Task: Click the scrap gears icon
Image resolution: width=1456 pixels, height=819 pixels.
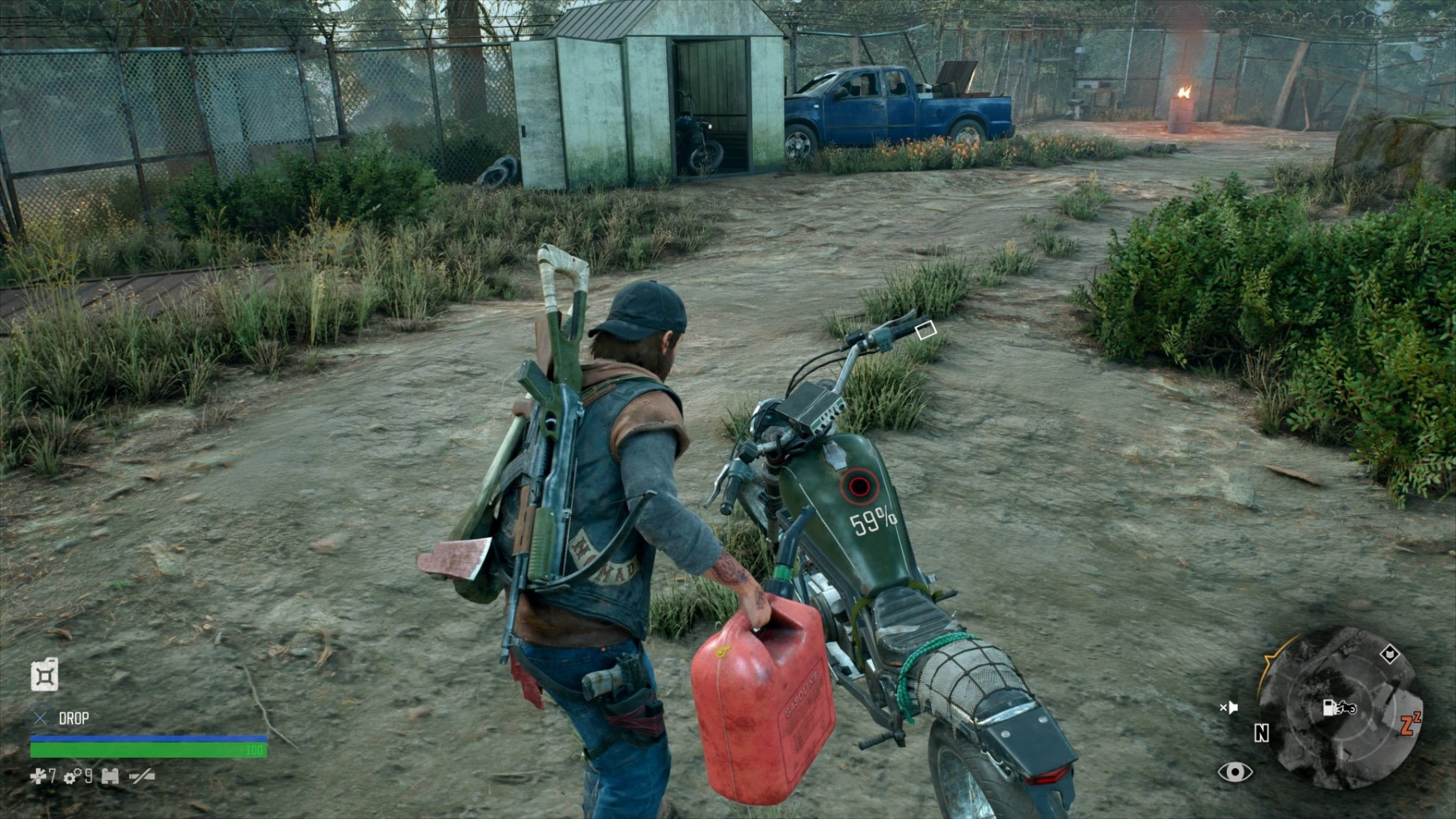Action: [x=71, y=777]
